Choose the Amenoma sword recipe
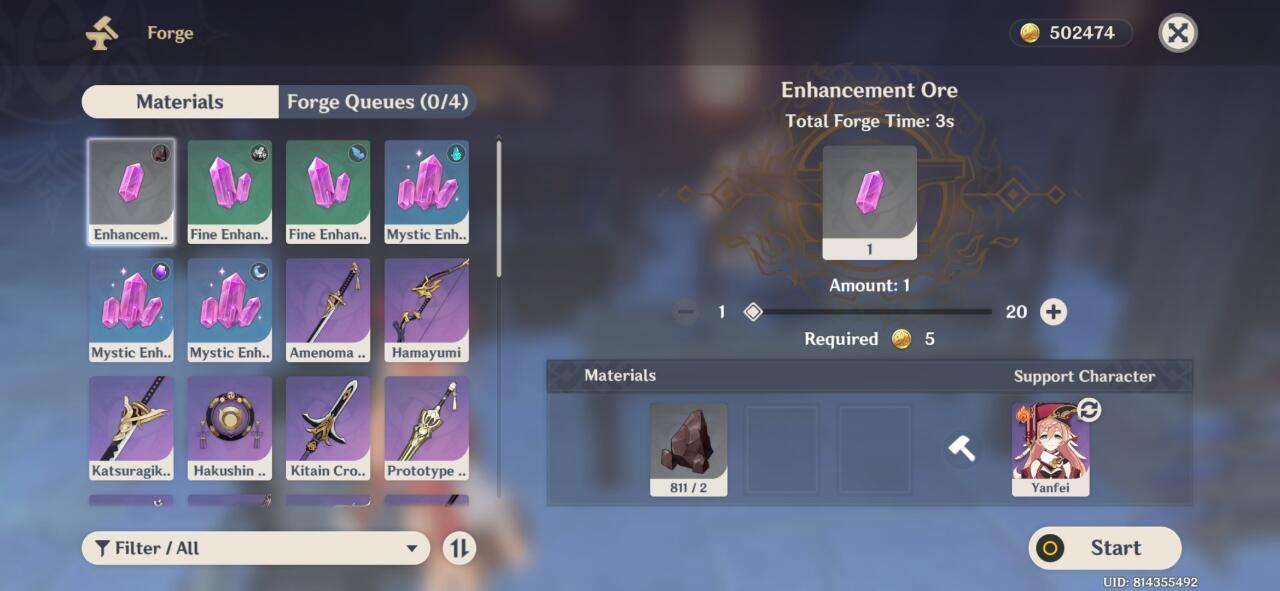Screen dimensions: 1280x591 click(328, 310)
